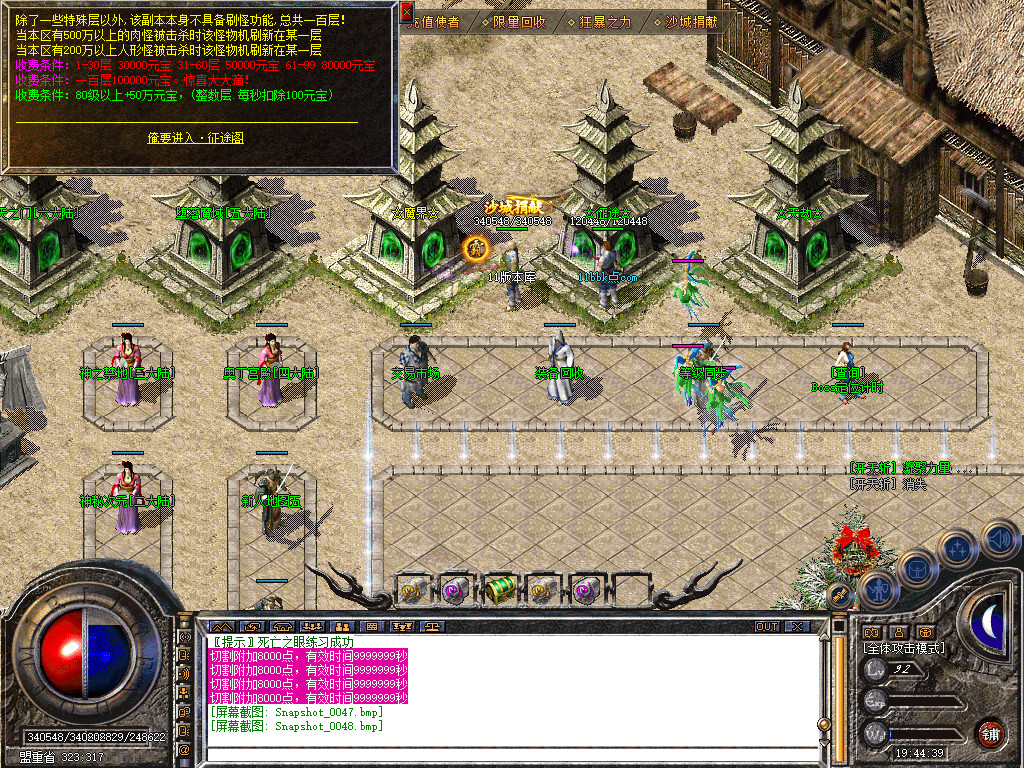This screenshot has height=768, width=1024.
Task: Toggle the 全体攻击模式 attack mode label
Action: point(902,648)
